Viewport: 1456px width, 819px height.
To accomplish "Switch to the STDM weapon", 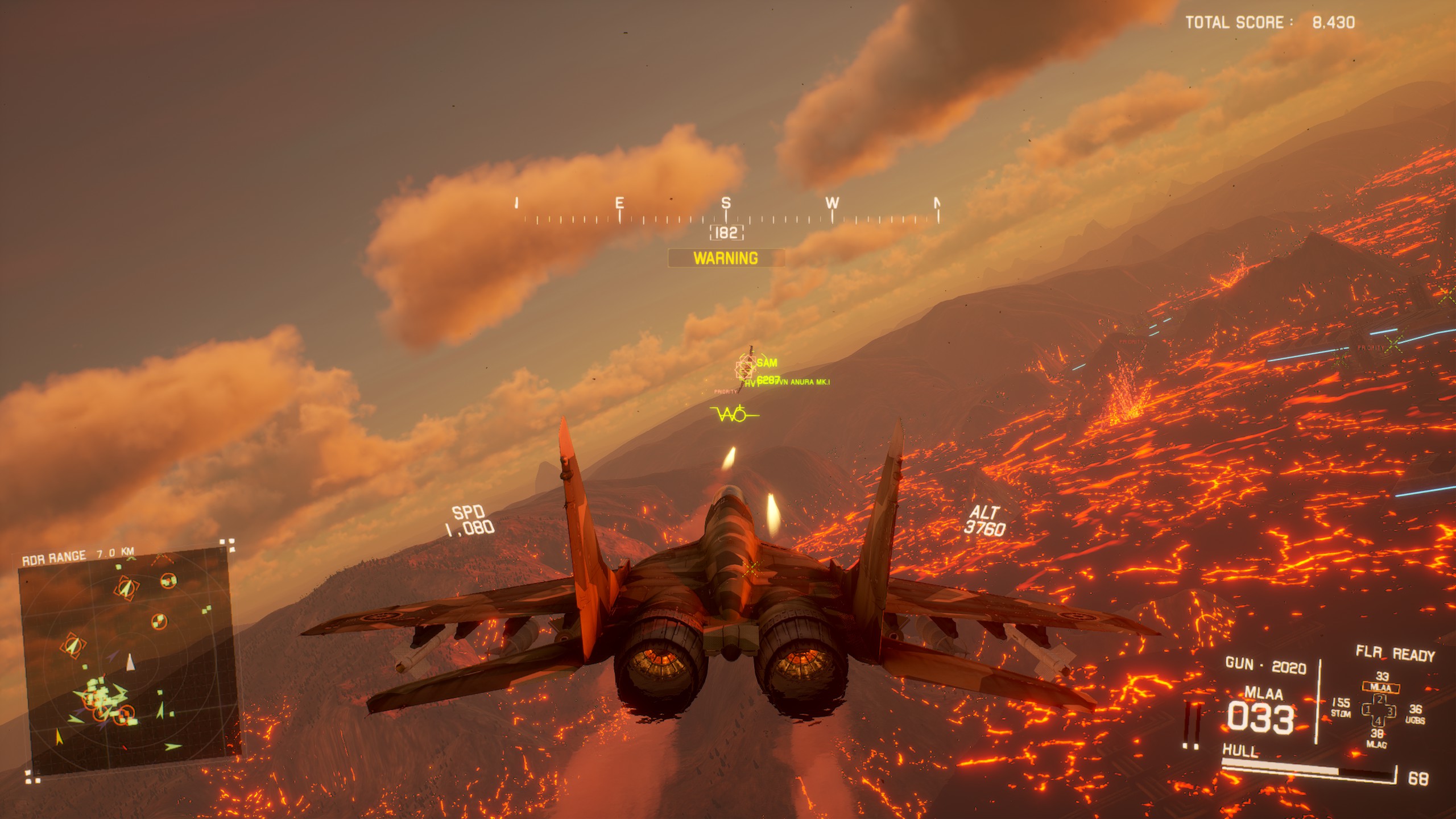I will [x=1341, y=708].
